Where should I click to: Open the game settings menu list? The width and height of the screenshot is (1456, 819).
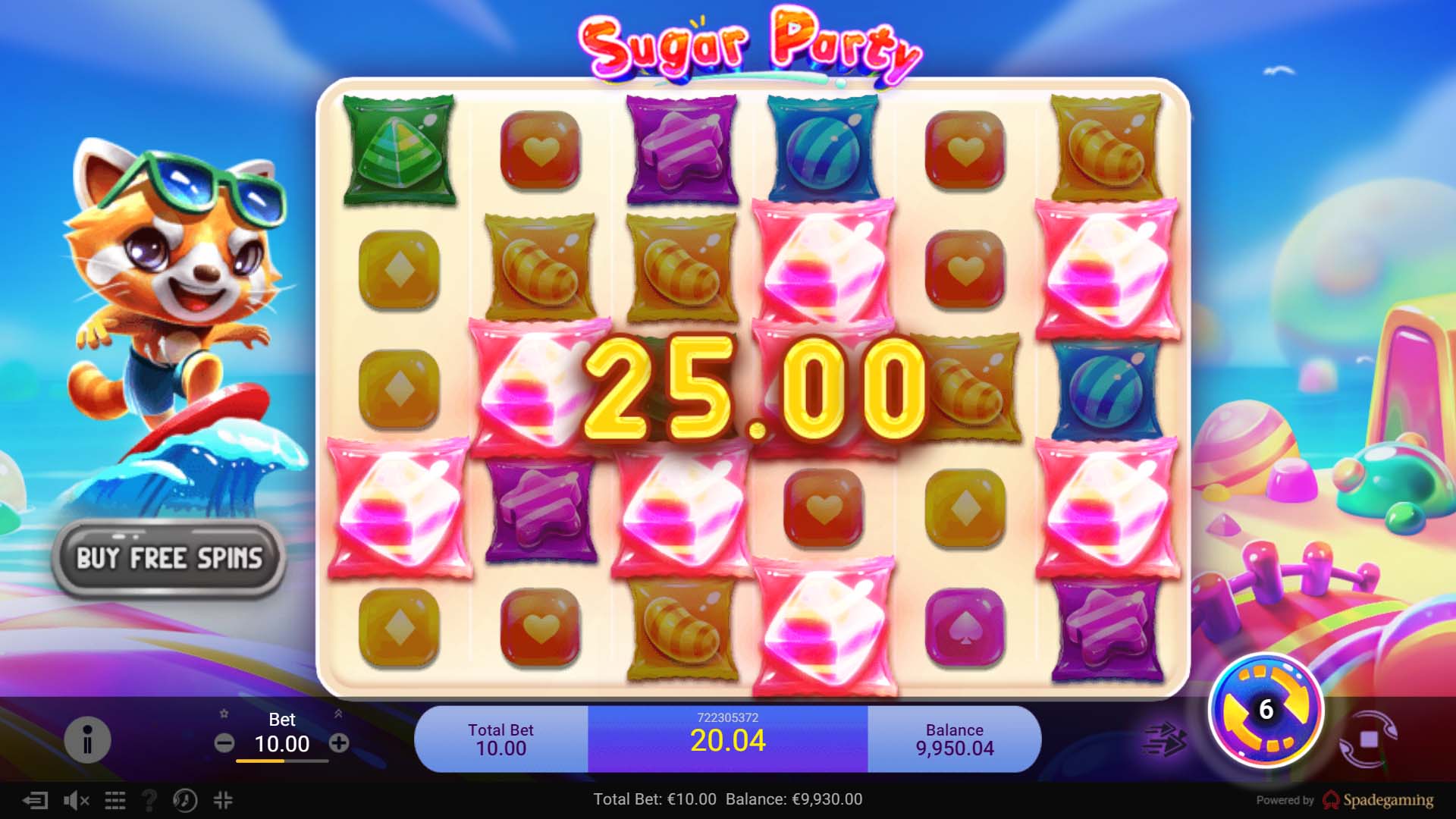pyautogui.click(x=115, y=800)
